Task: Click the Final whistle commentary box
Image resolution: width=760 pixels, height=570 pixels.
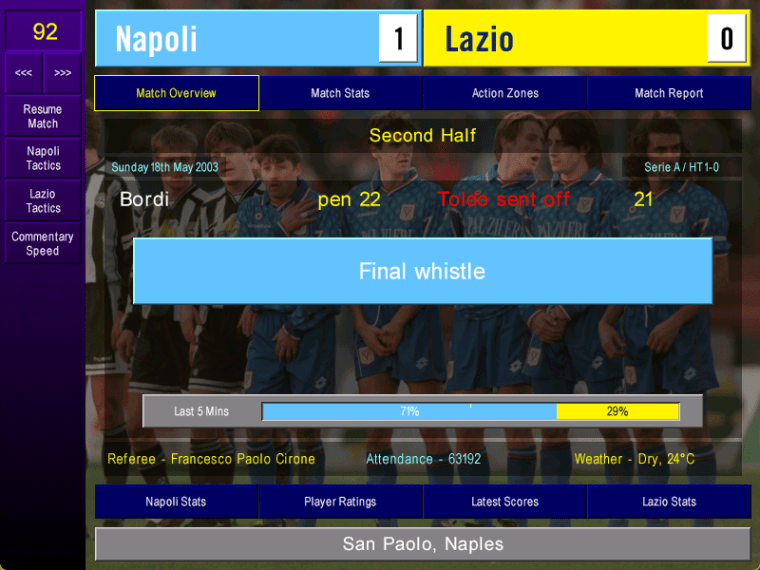Action: tap(422, 271)
